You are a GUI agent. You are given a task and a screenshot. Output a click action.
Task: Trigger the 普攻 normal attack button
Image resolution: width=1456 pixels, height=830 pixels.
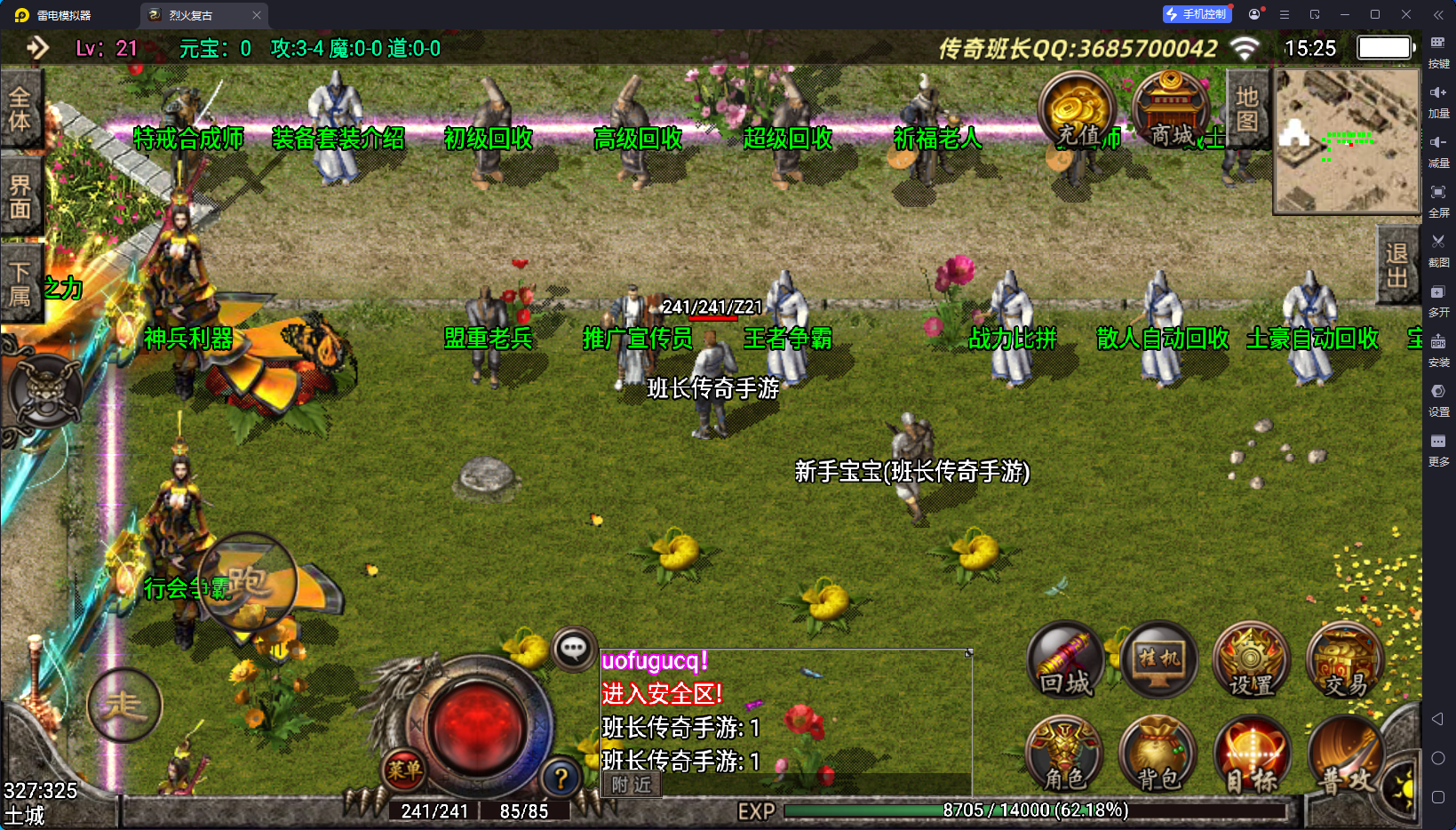(x=1345, y=755)
